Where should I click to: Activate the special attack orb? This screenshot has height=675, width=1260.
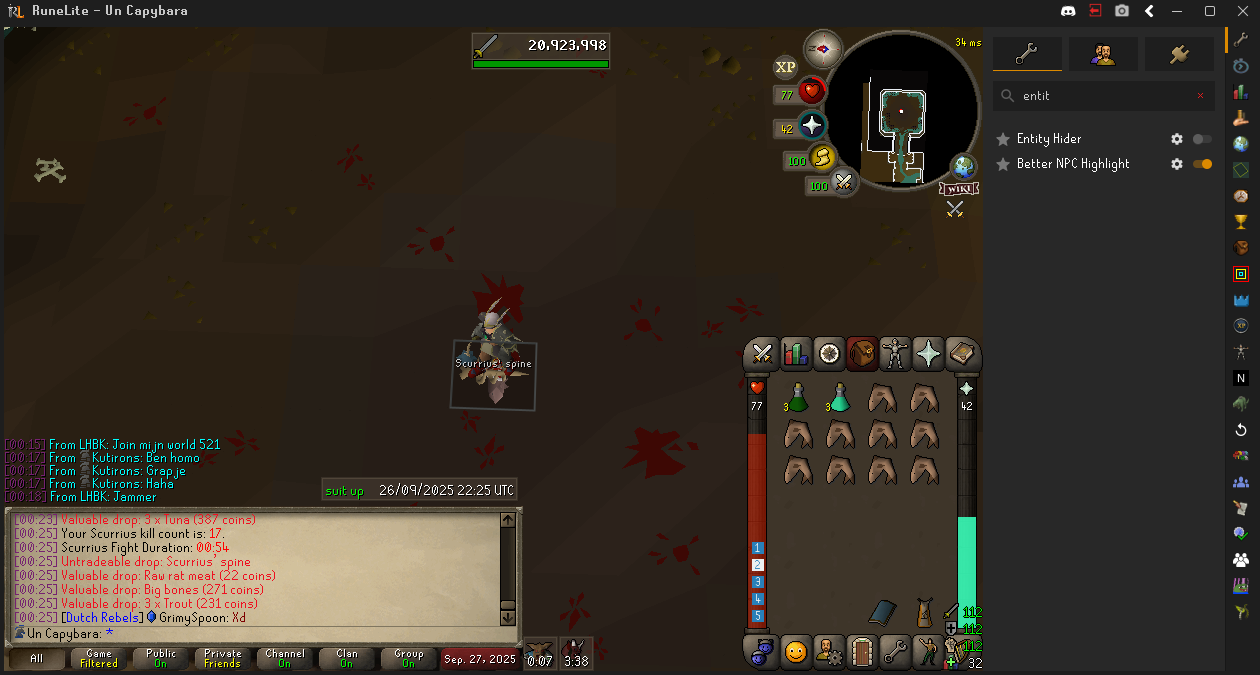(x=844, y=182)
